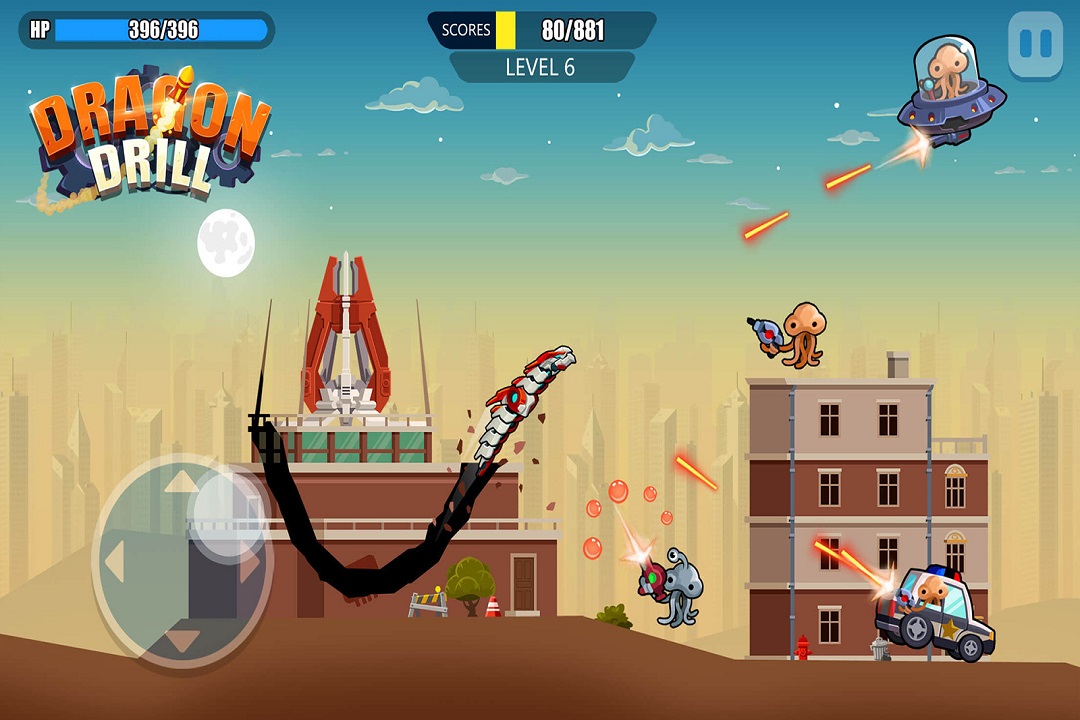Tap the virtual joystick's left arrow
This screenshot has height=720, width=1080.
point(114,563)
